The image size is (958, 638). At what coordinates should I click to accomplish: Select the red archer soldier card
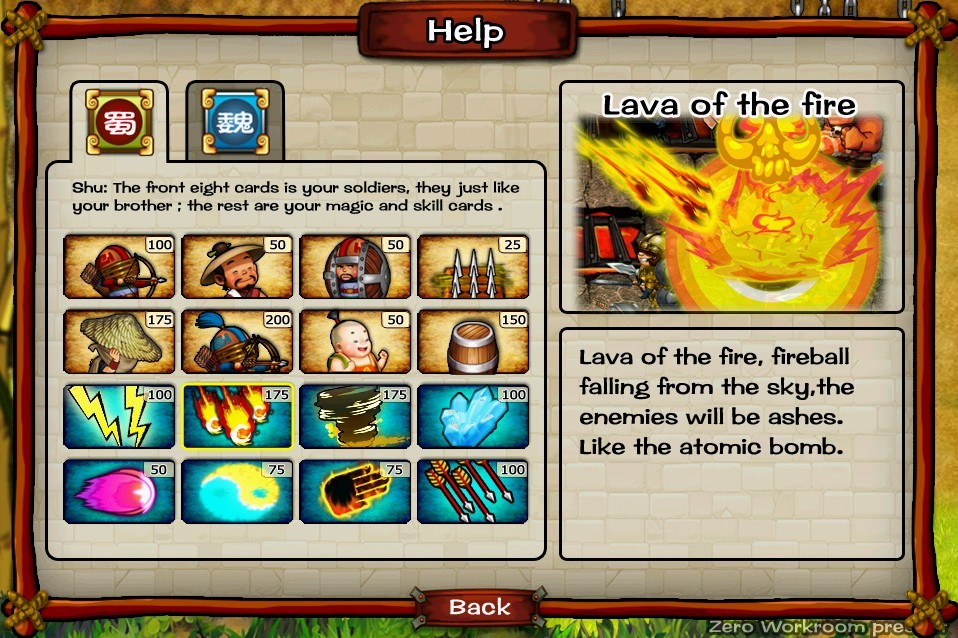[x=119, y=267]
